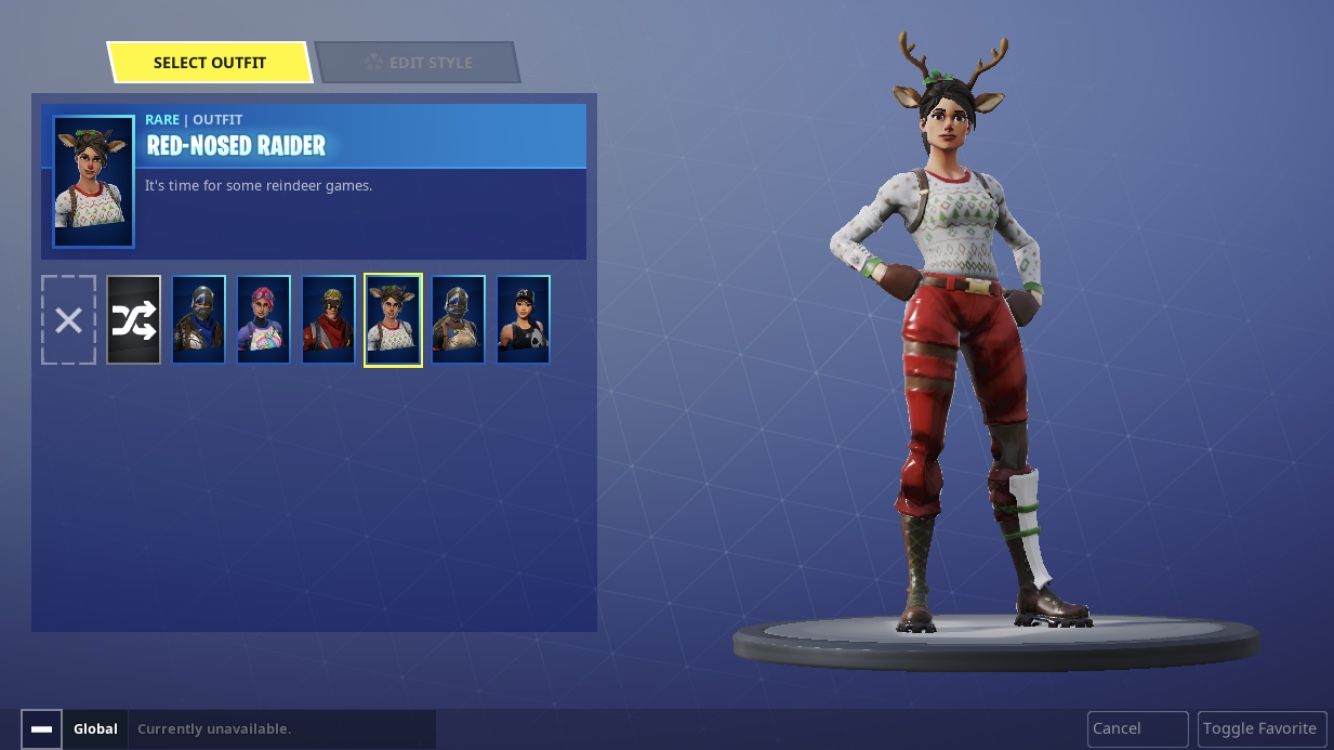This screenshot has height=750, width=1334.
Task: Choose the gold-armored knight outfit
Action: pos(459,320)
